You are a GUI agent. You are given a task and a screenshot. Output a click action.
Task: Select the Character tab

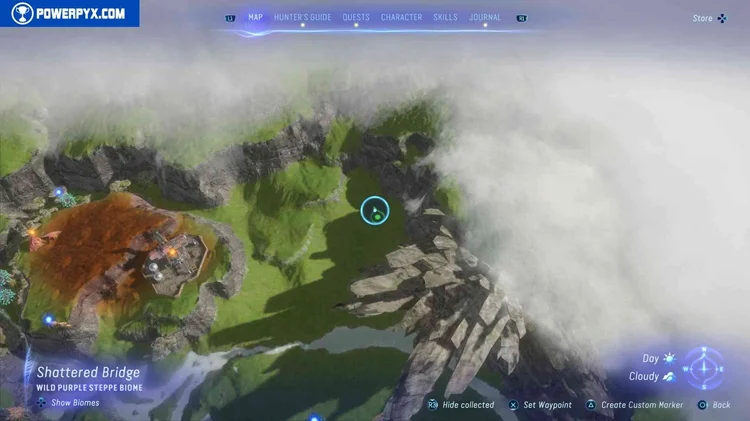[401, 17]
